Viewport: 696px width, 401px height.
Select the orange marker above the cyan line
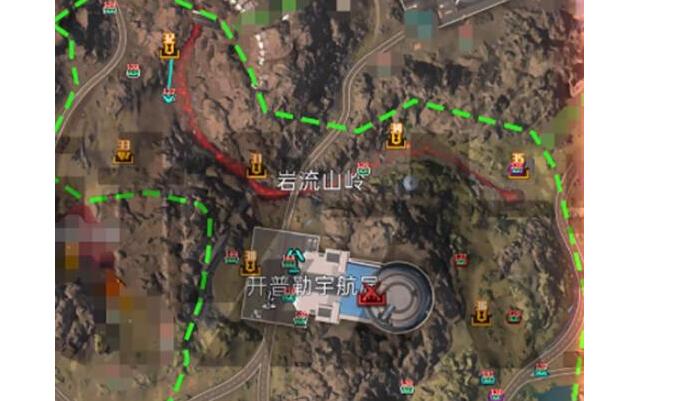click(x=169, y=45)
